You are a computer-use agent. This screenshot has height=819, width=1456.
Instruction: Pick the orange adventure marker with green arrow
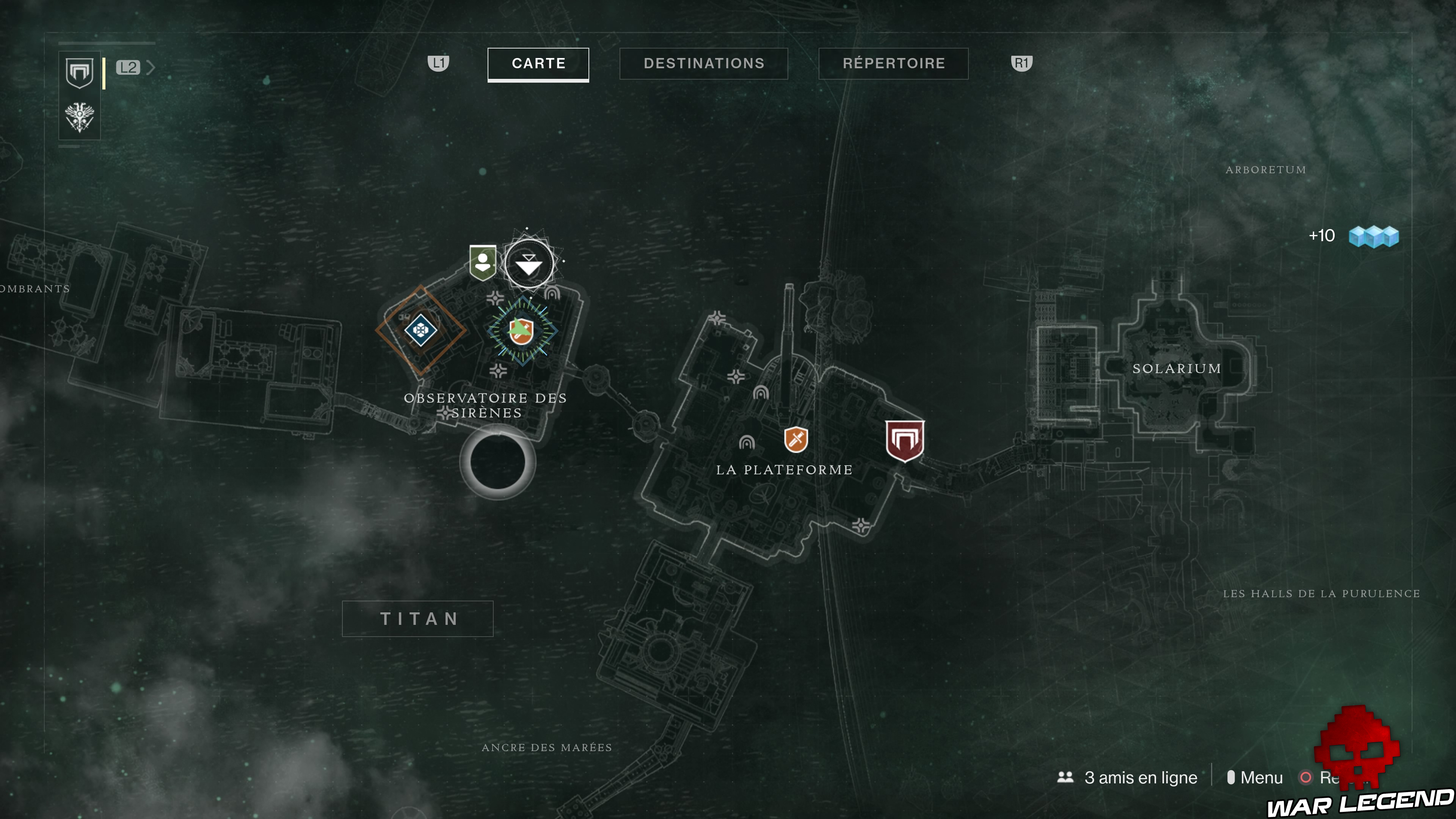click(x=521, y=331)
